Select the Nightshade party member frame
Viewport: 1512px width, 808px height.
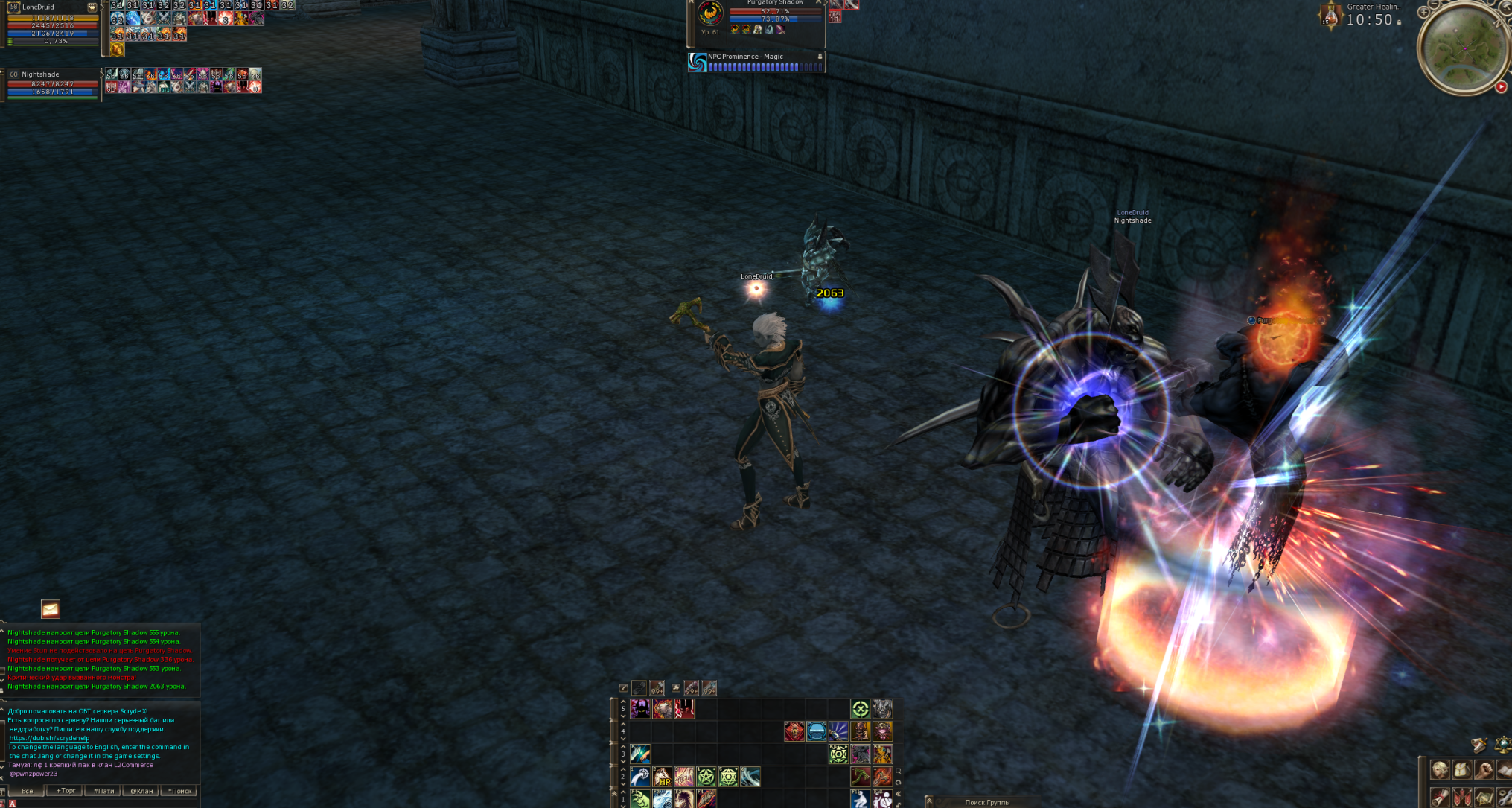pos(52,83)
